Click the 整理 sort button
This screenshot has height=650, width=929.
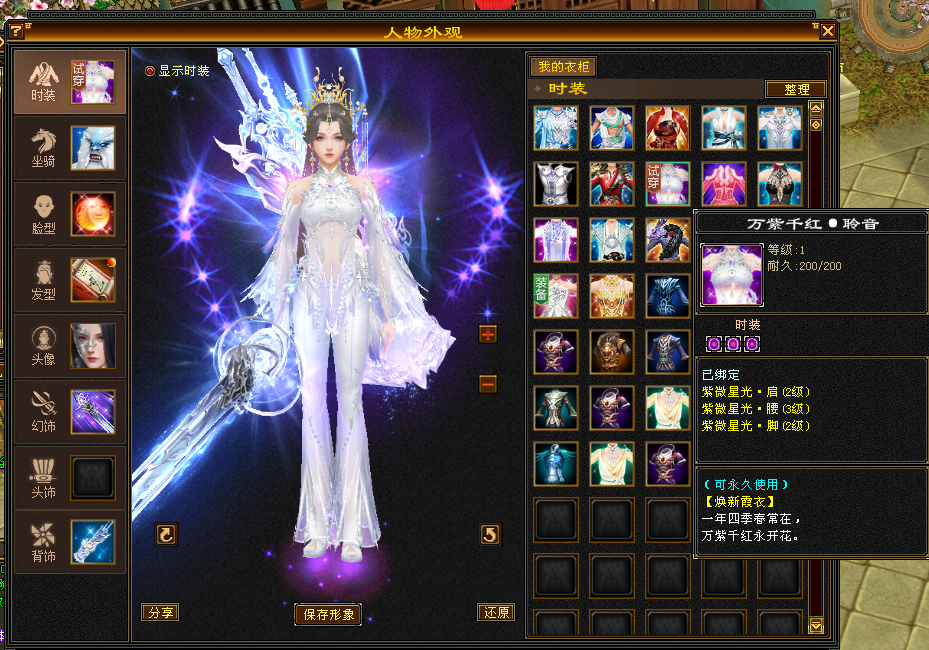pos(796,89)
